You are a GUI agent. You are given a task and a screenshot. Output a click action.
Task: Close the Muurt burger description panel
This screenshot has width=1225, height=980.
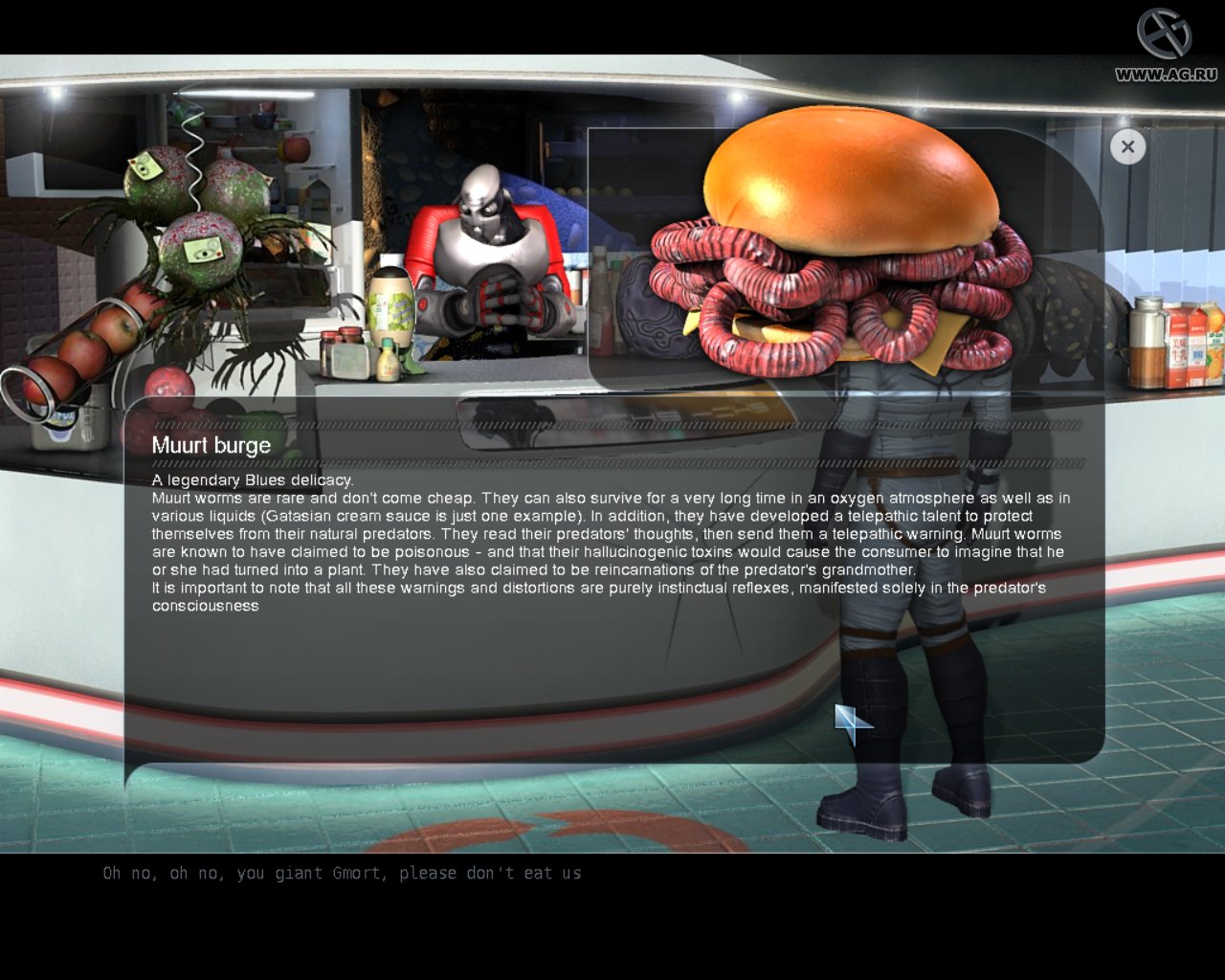coord(1127,146)
